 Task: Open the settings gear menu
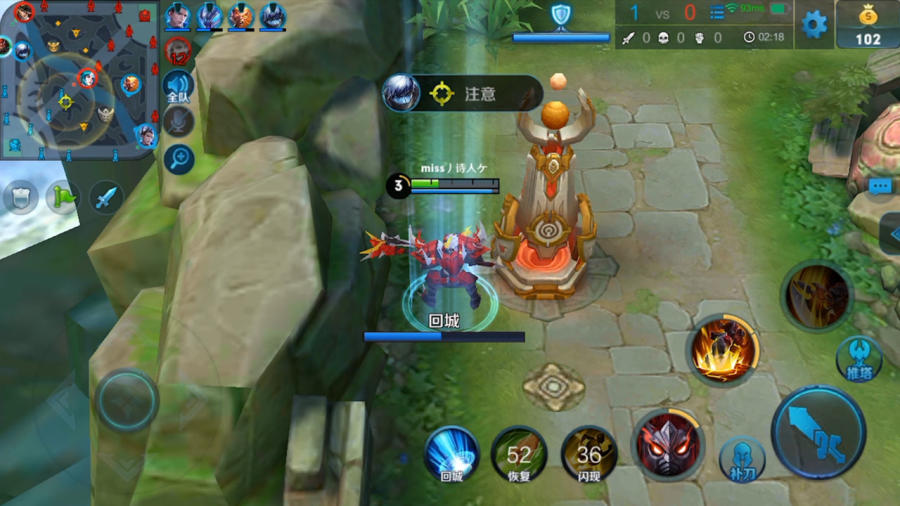pos(815,24)
